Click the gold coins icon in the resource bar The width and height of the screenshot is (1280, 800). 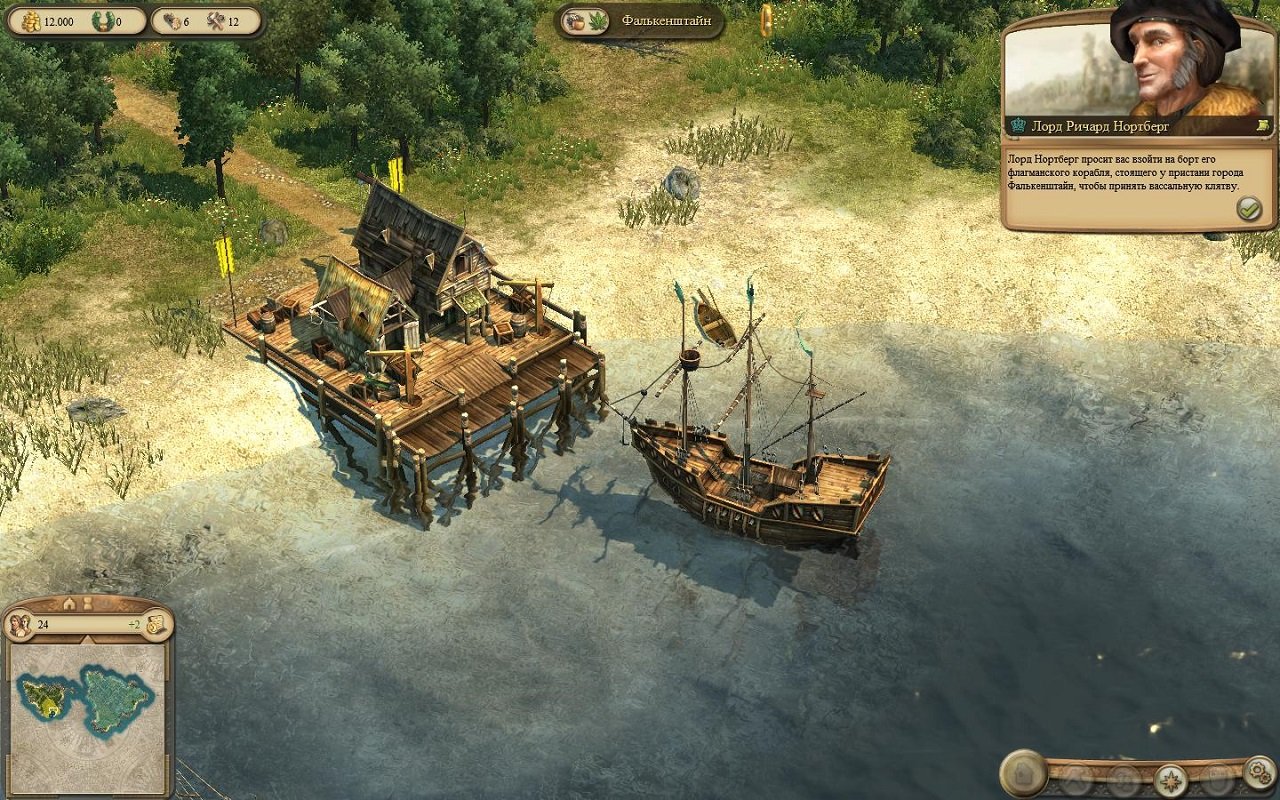(x=32, y=20)
